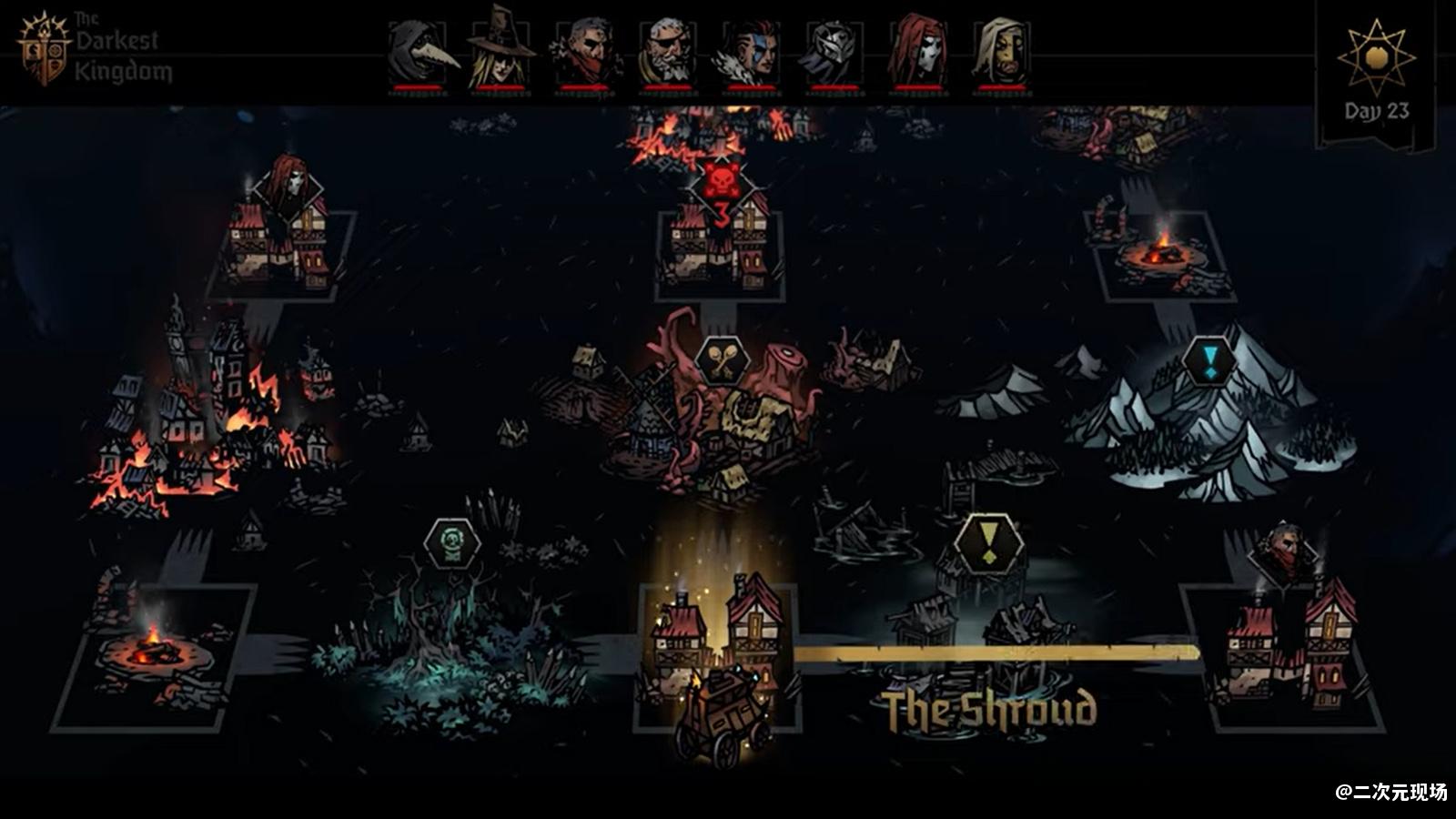Travel to the yellow exclamation Shroud node
1456x819 pixels.
tap(988, 544)
